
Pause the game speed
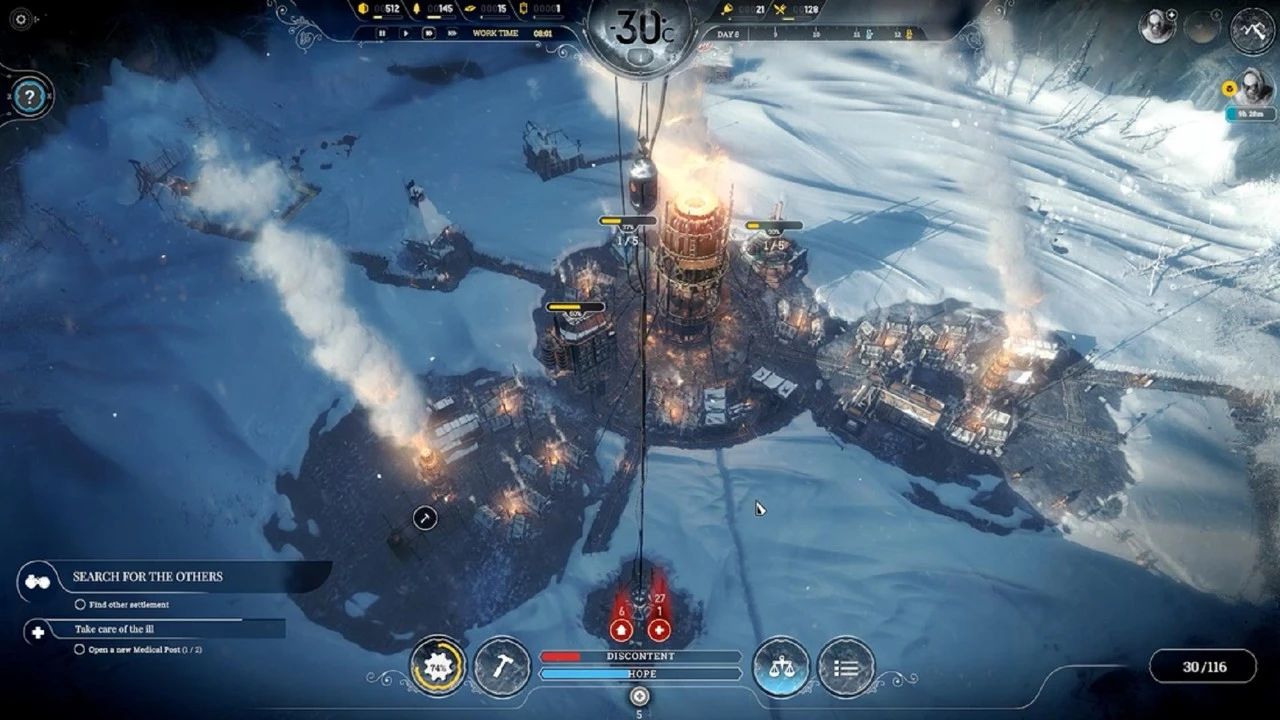(381, 33)
